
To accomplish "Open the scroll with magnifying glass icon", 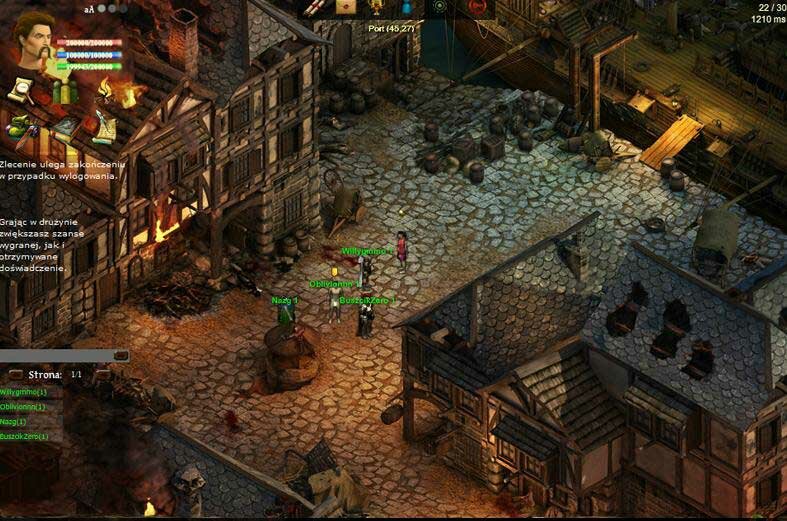I will pyautogui.click(x=20, y=91).
